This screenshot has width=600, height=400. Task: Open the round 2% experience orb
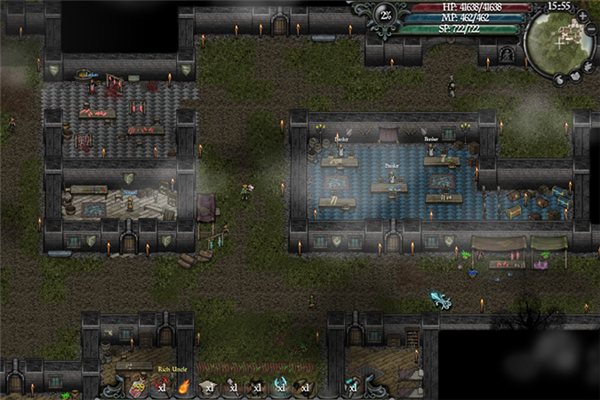(x=386, y=14)
